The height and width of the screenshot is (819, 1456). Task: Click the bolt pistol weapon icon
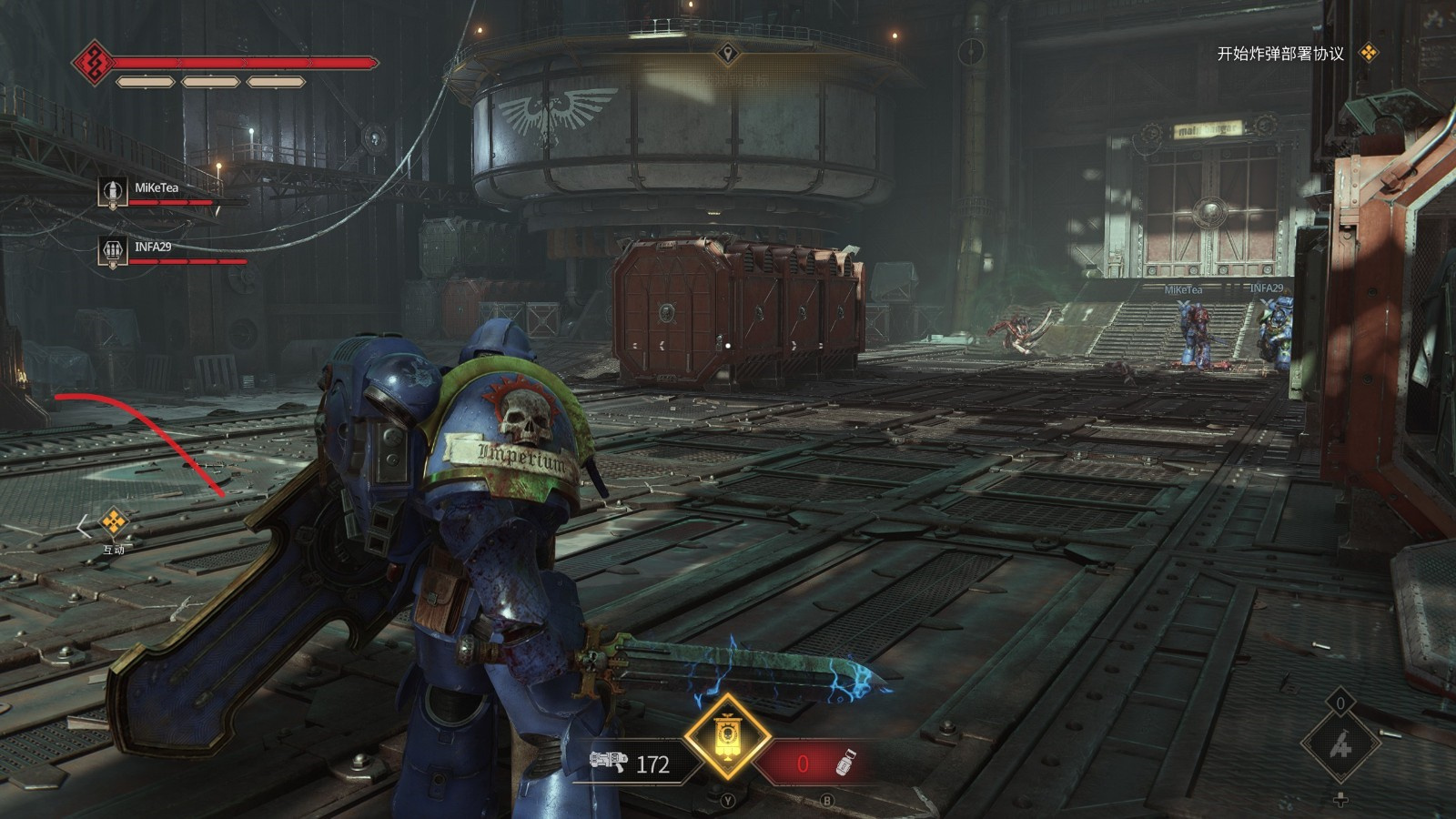pos(609,762)
